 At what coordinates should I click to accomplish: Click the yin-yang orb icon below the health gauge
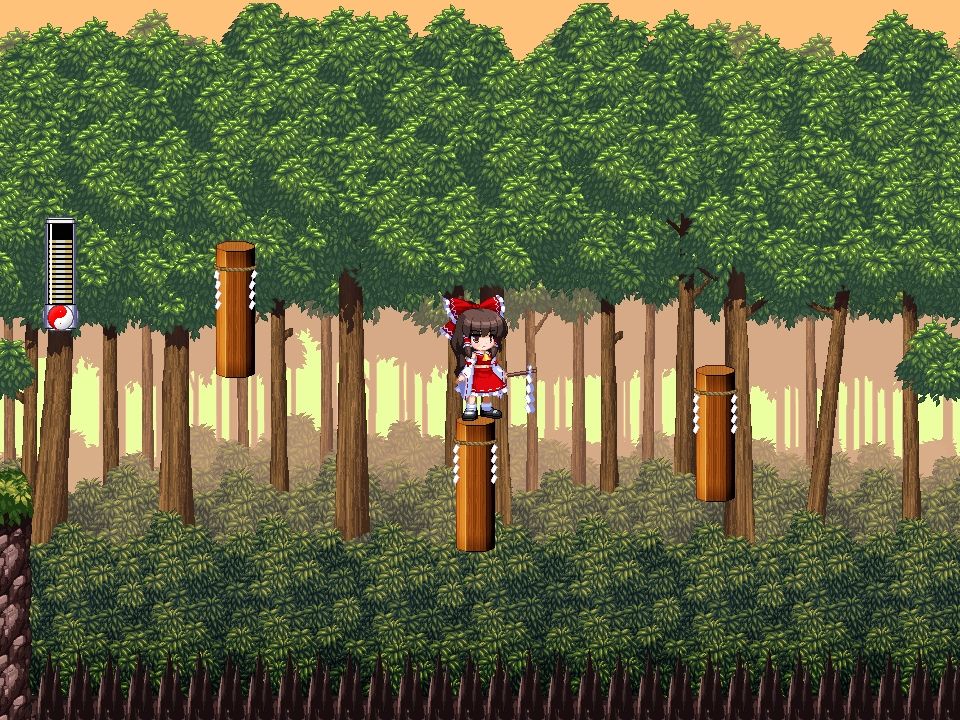tap(60, 317)
